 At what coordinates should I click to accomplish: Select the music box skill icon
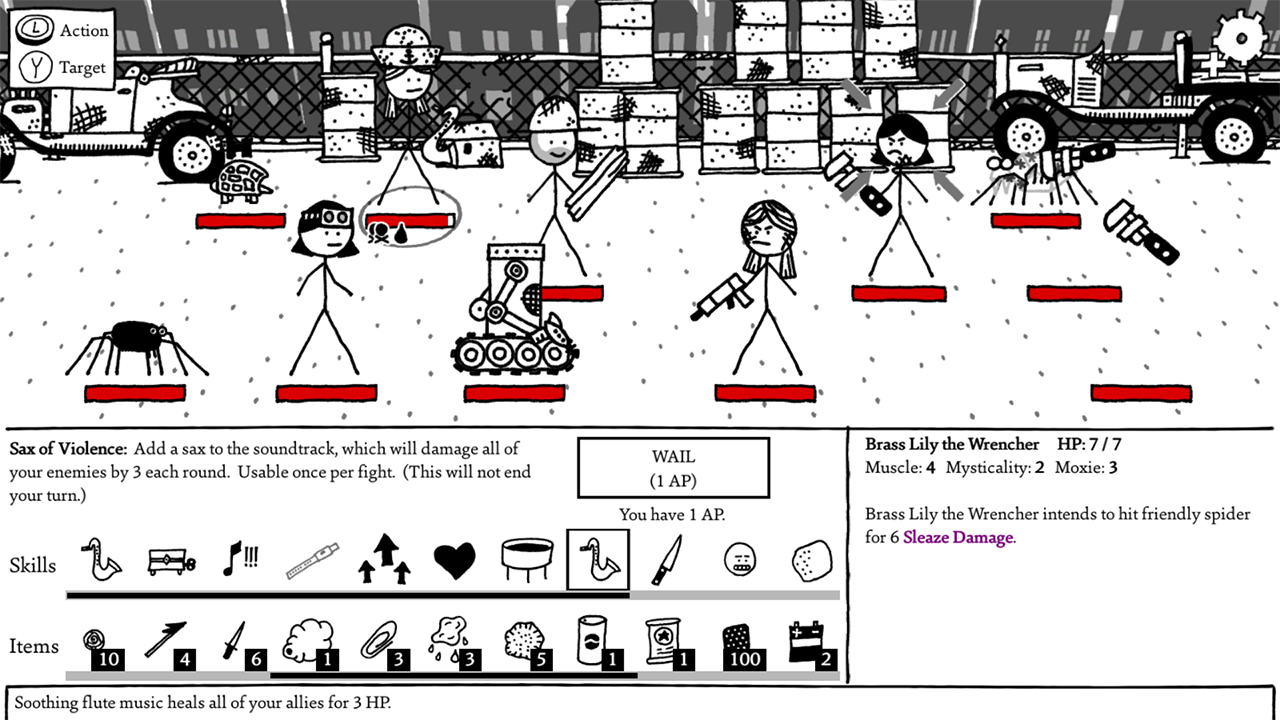(169, 559)
